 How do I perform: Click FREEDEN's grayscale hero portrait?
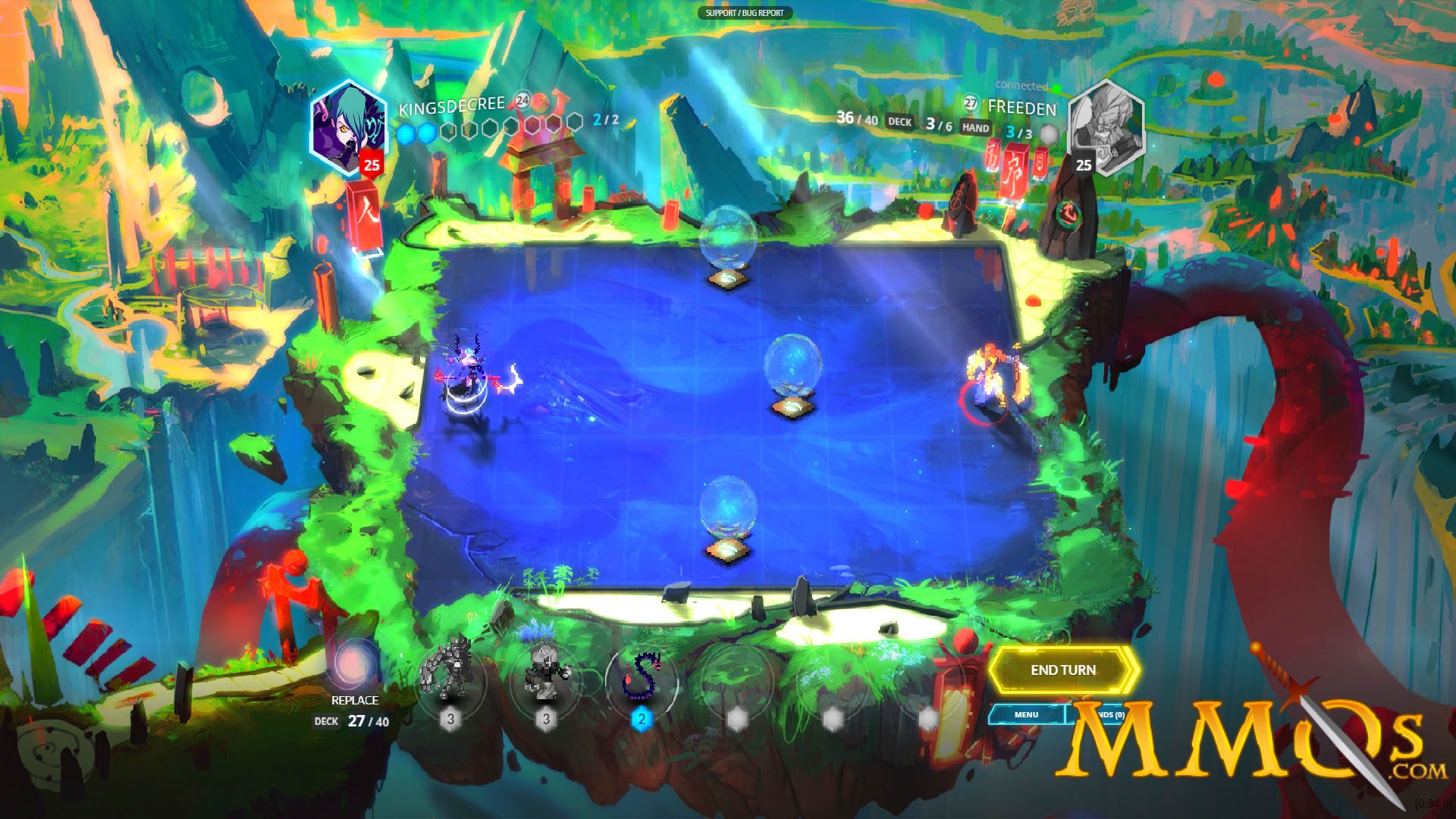pyautogui.click(x=1107, y=129)
